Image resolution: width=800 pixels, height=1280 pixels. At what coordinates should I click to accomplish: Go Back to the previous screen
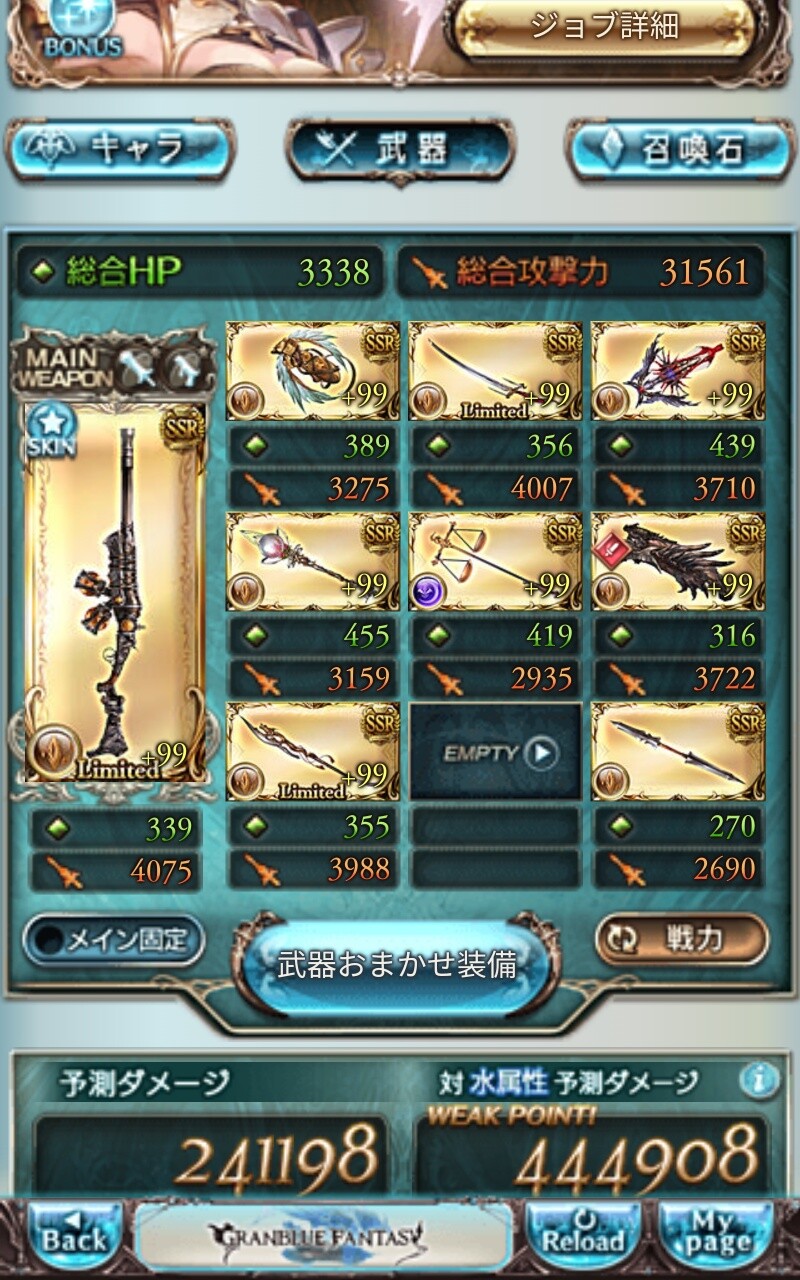(x=74, y=1238)
